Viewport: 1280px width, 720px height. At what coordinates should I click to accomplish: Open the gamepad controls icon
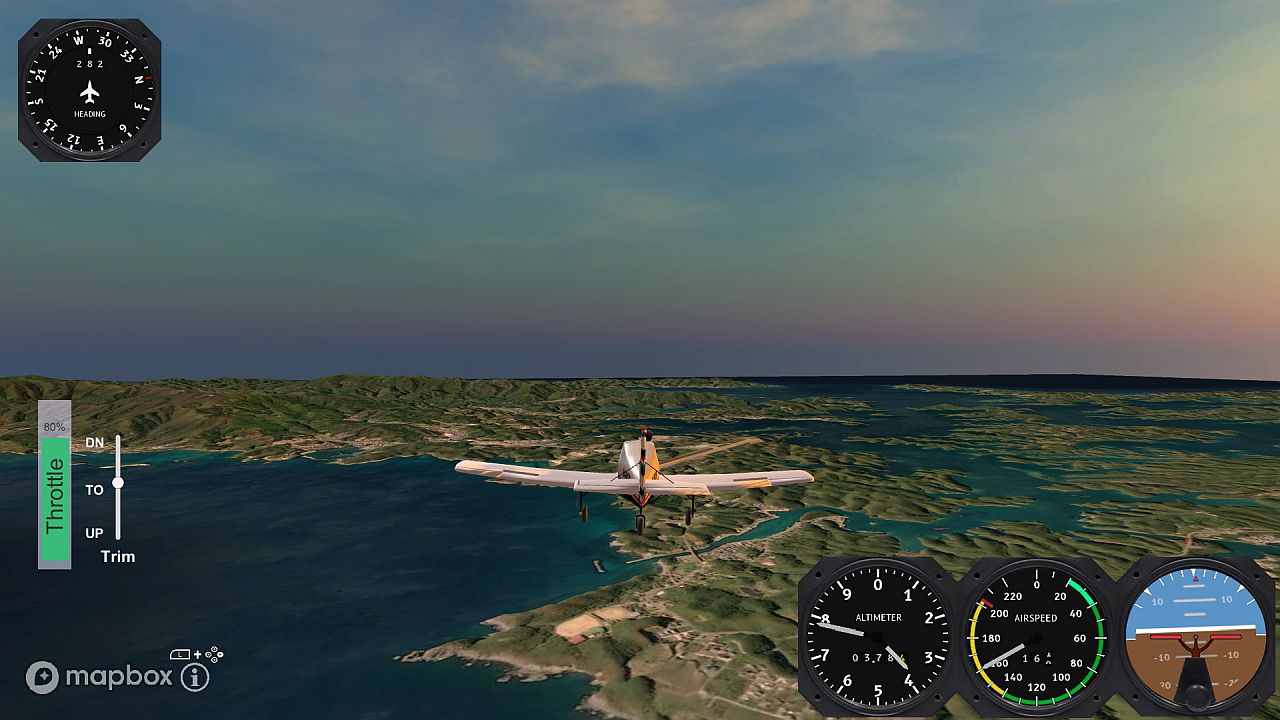point(214,655)
